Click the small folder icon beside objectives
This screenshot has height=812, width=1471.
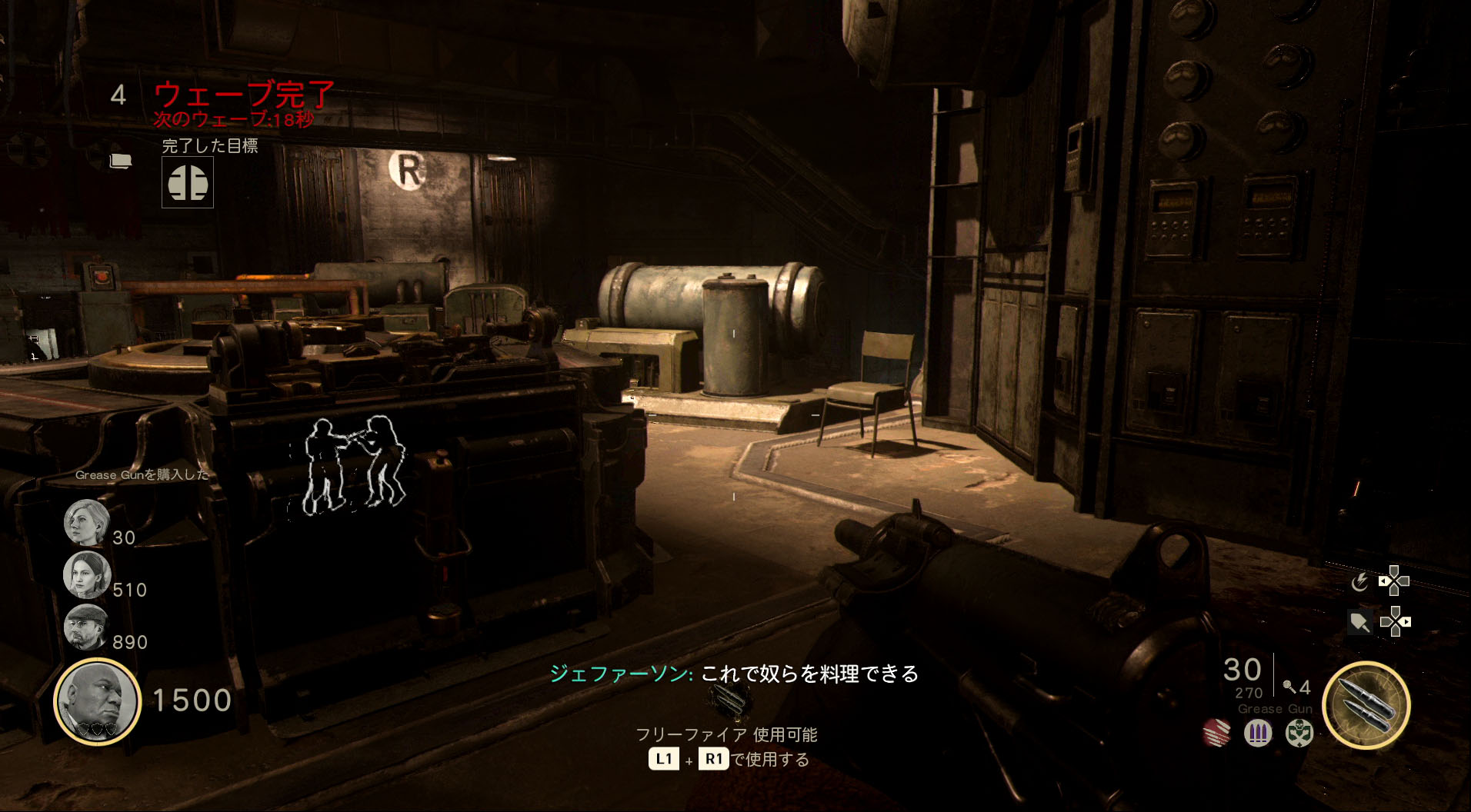121,161
